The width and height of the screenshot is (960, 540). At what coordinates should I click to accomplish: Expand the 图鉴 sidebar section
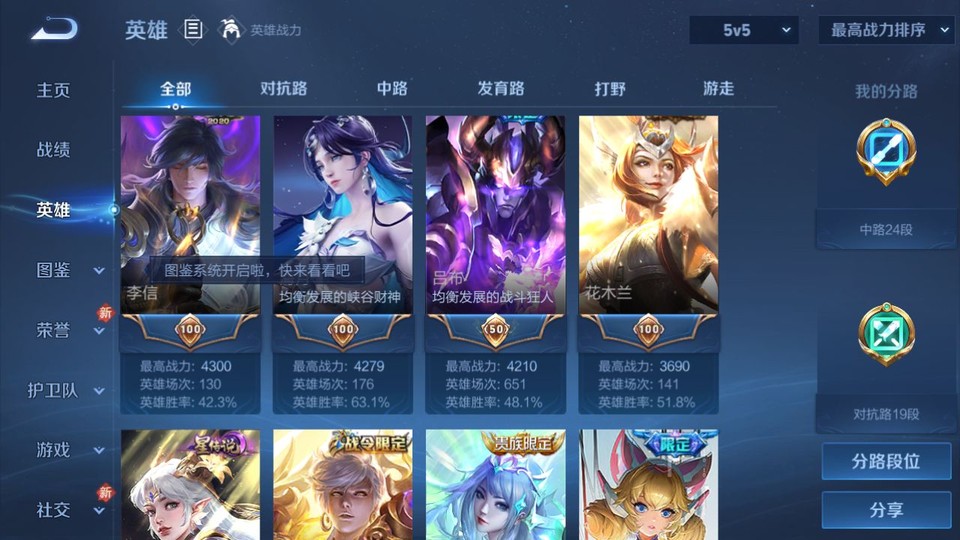tap(68, 270)
